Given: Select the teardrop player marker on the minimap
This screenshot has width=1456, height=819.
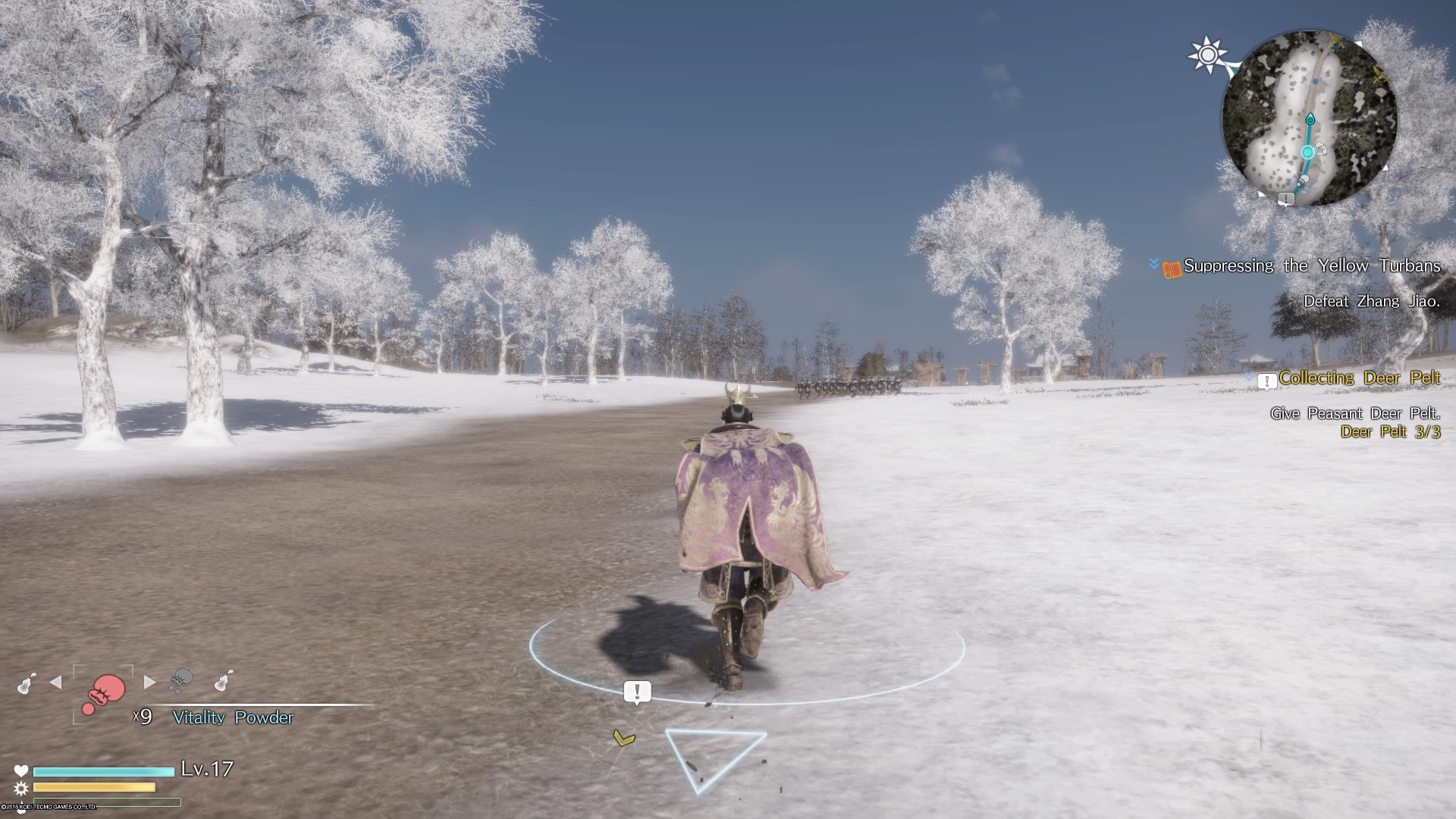Looking at the screenshot, I should [x=1310, y=118].
